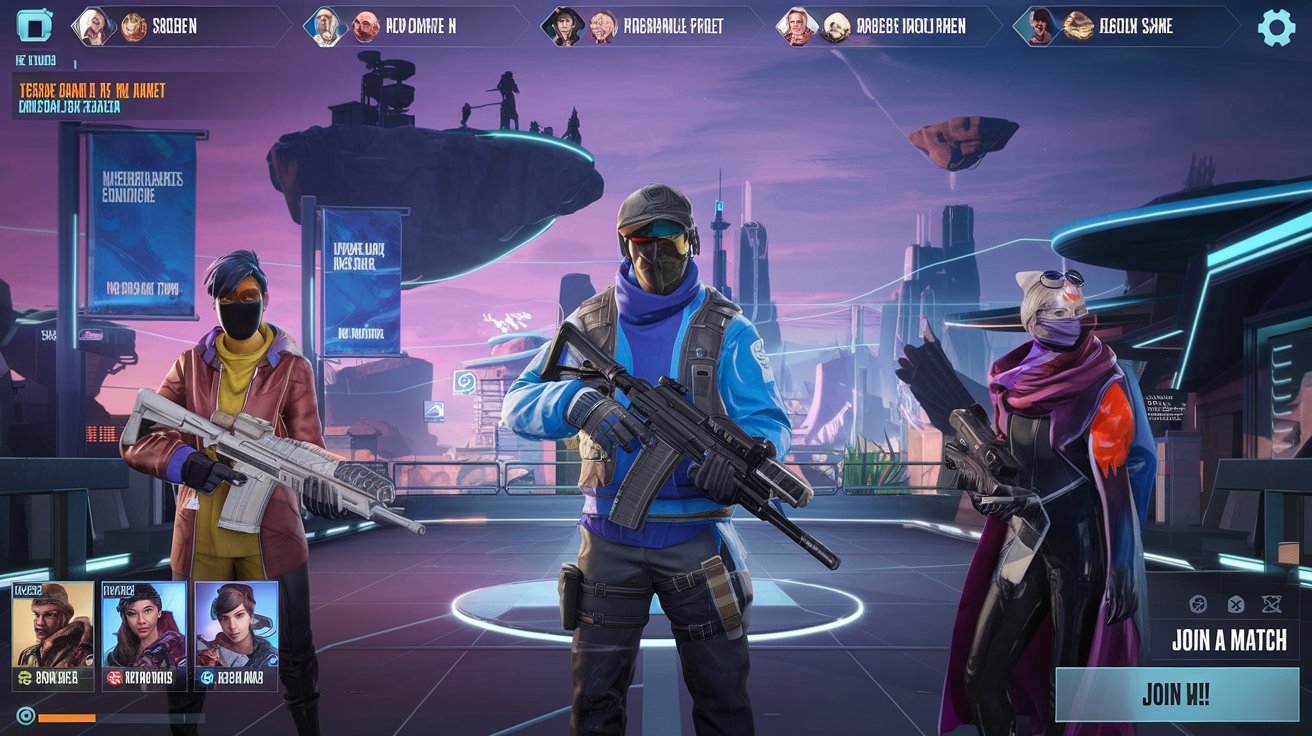Select the leftmost character portrait card
This screenshot has width=1312, height=736.
point(52,633)
